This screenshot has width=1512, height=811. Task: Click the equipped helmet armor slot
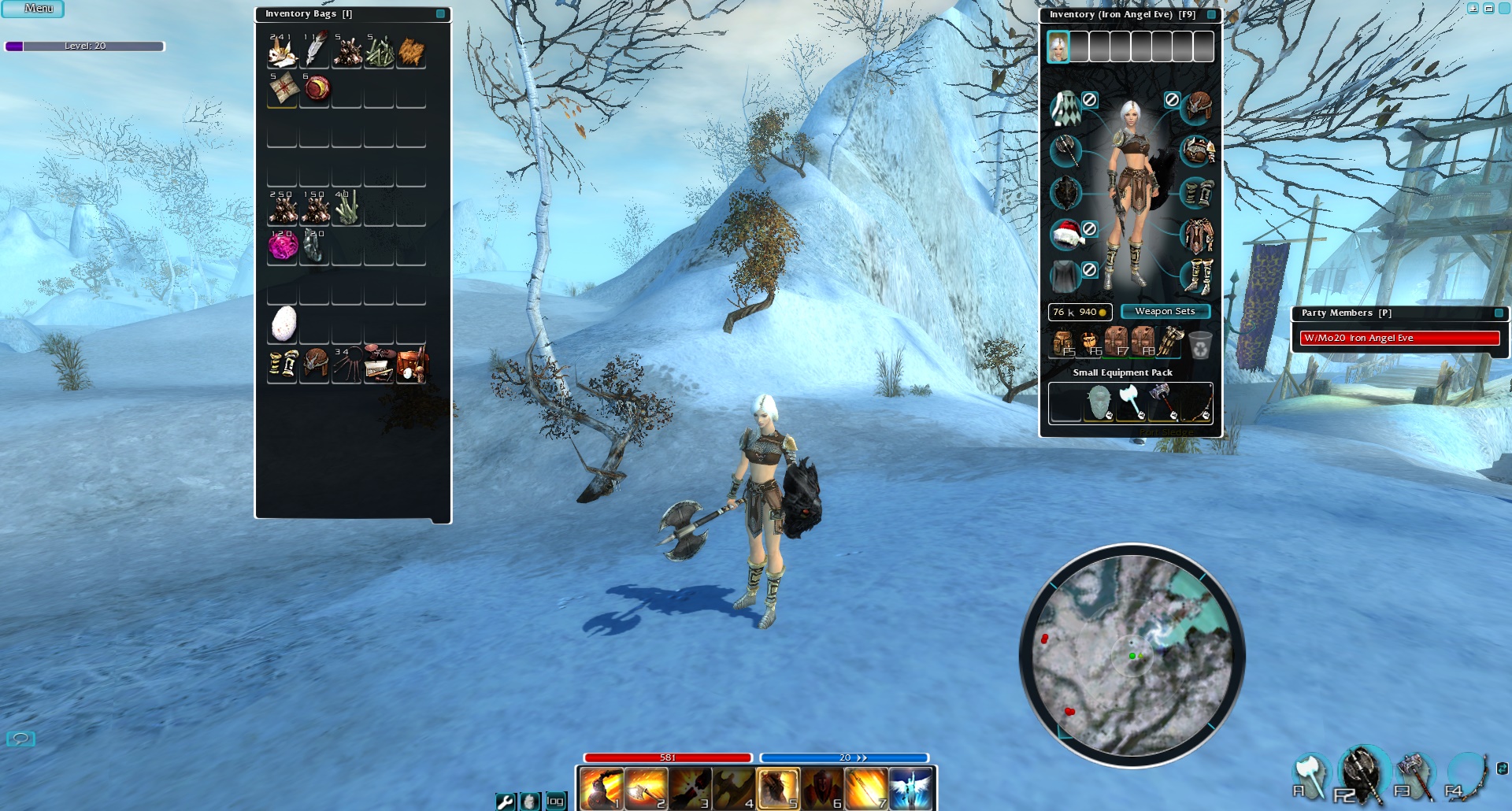[1197, 106]
